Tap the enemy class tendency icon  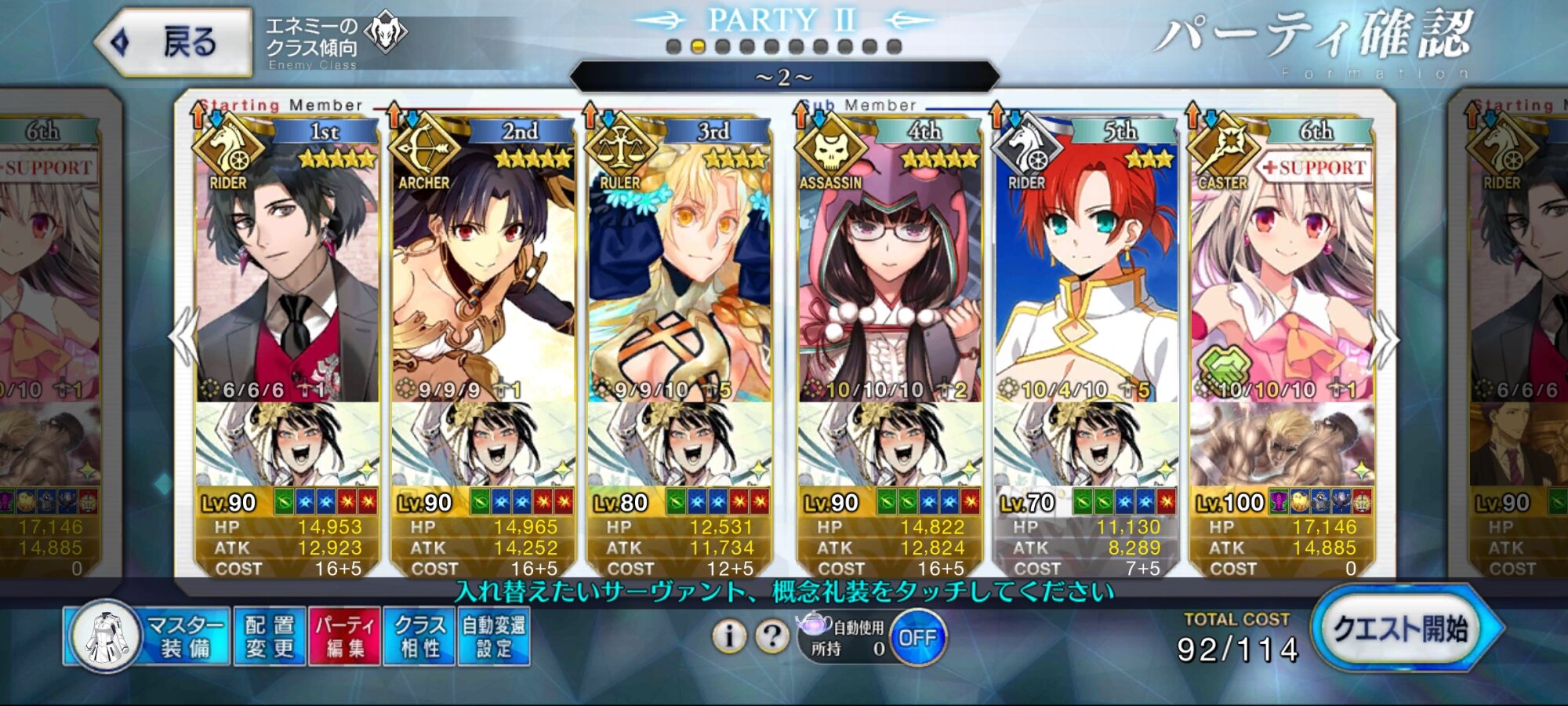(x=387, y=33)
